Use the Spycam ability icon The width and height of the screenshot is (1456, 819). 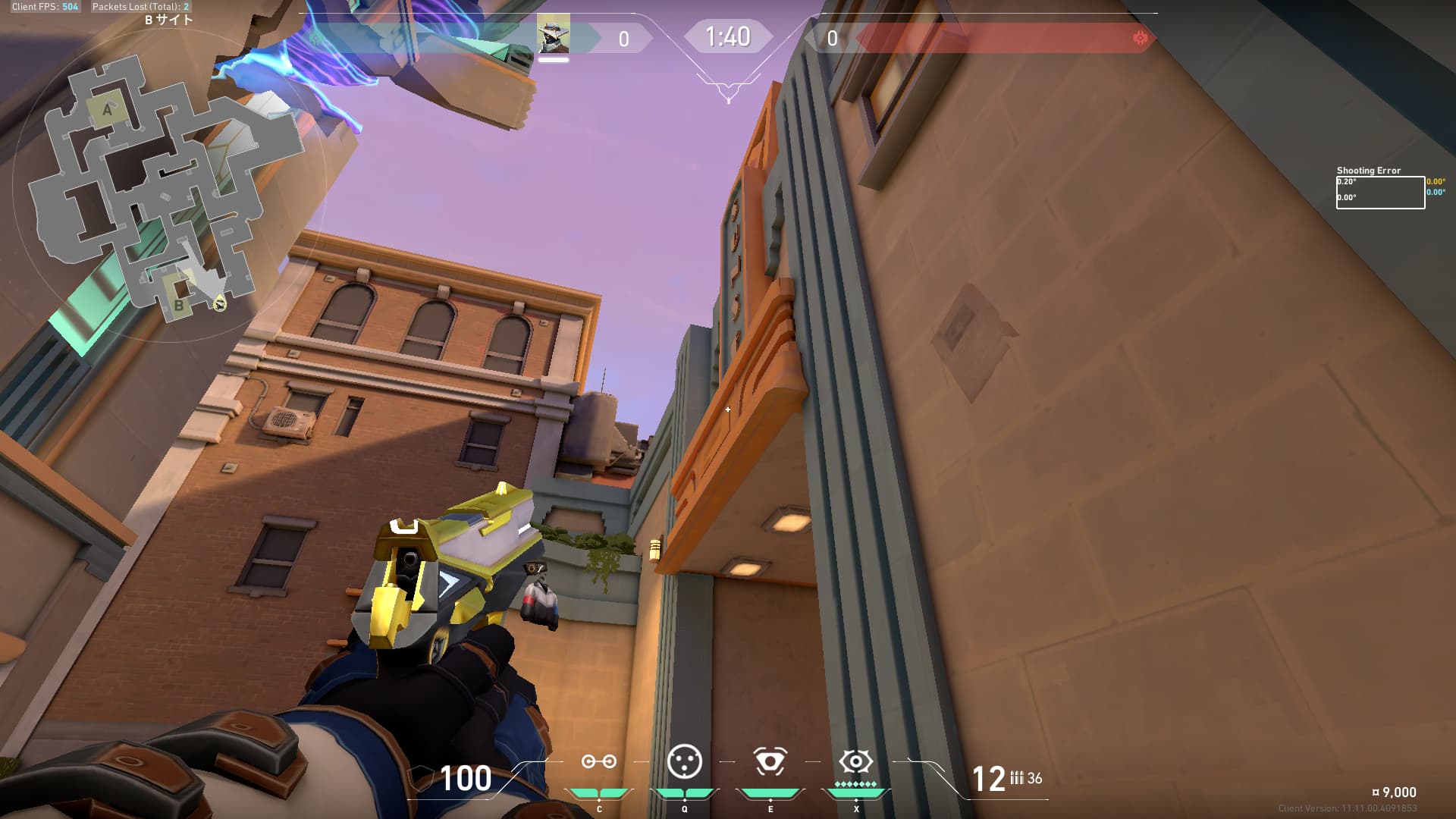point(770,761)
